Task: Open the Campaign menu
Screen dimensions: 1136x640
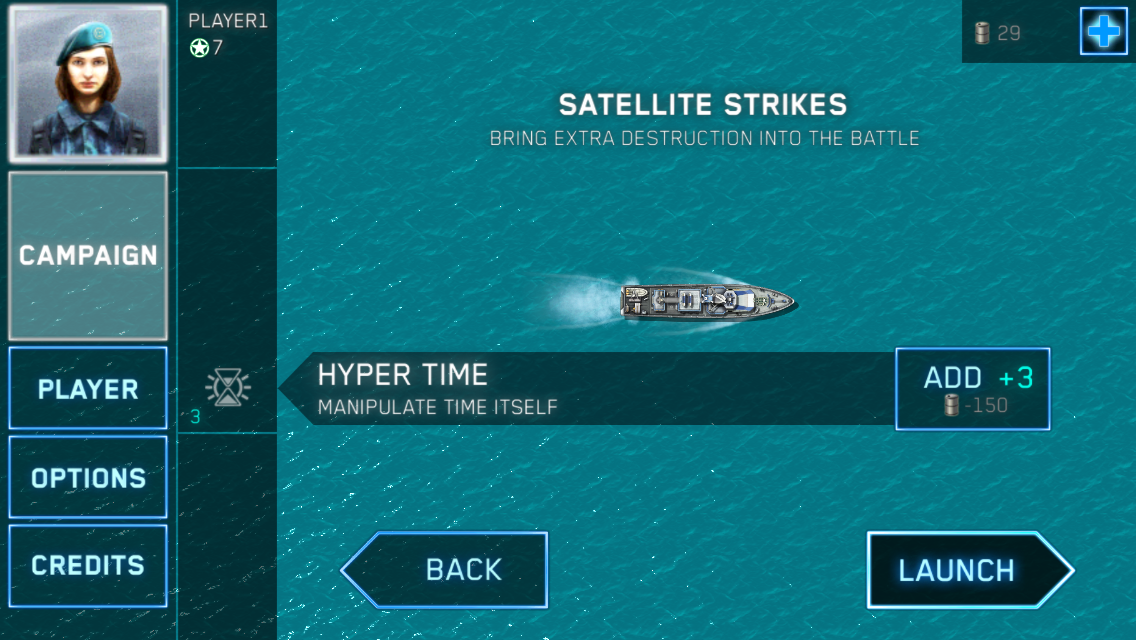Action: coord(88,256)
